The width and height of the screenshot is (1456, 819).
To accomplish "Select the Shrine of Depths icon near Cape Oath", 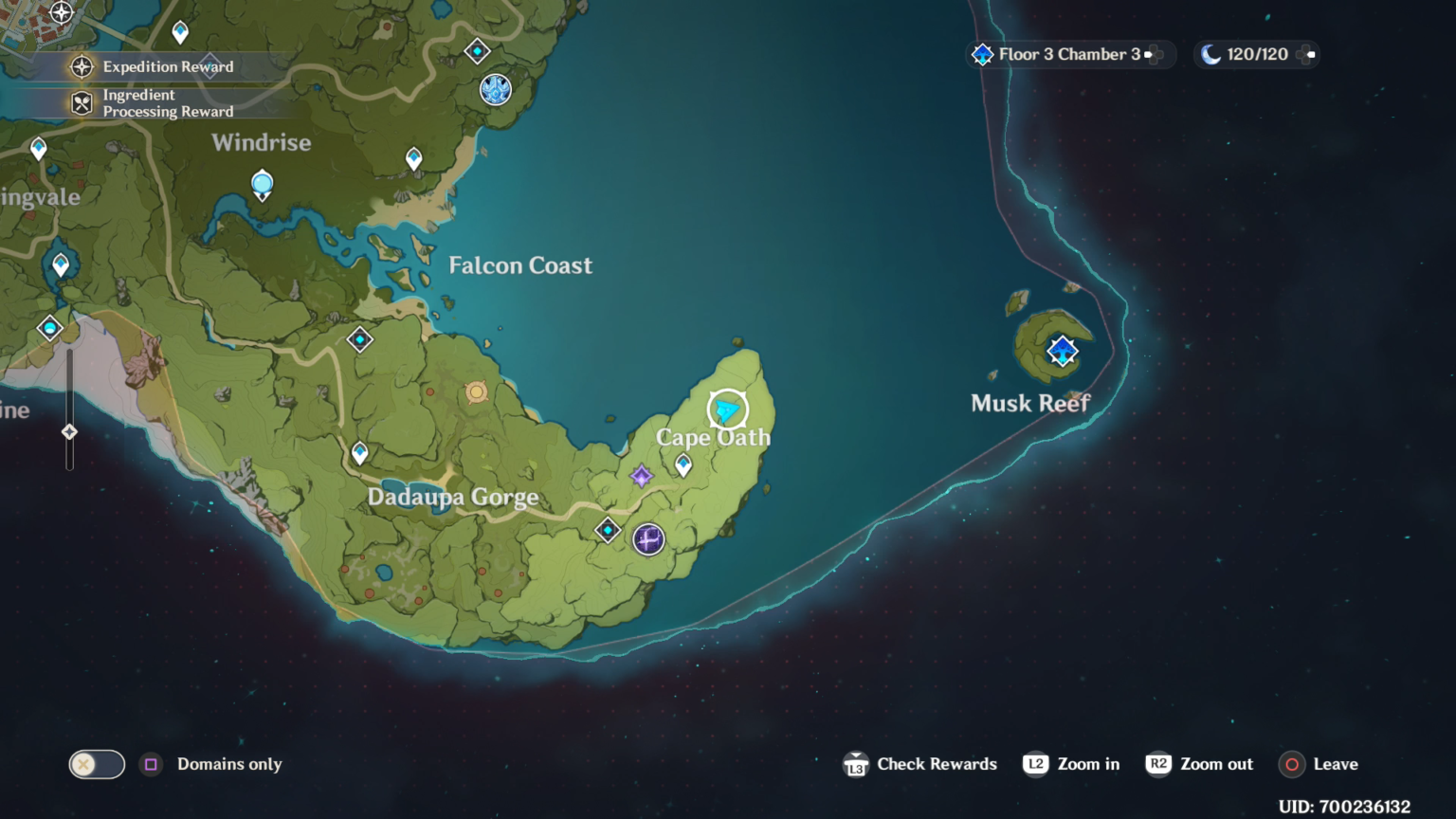I will (x=641, y=477).
